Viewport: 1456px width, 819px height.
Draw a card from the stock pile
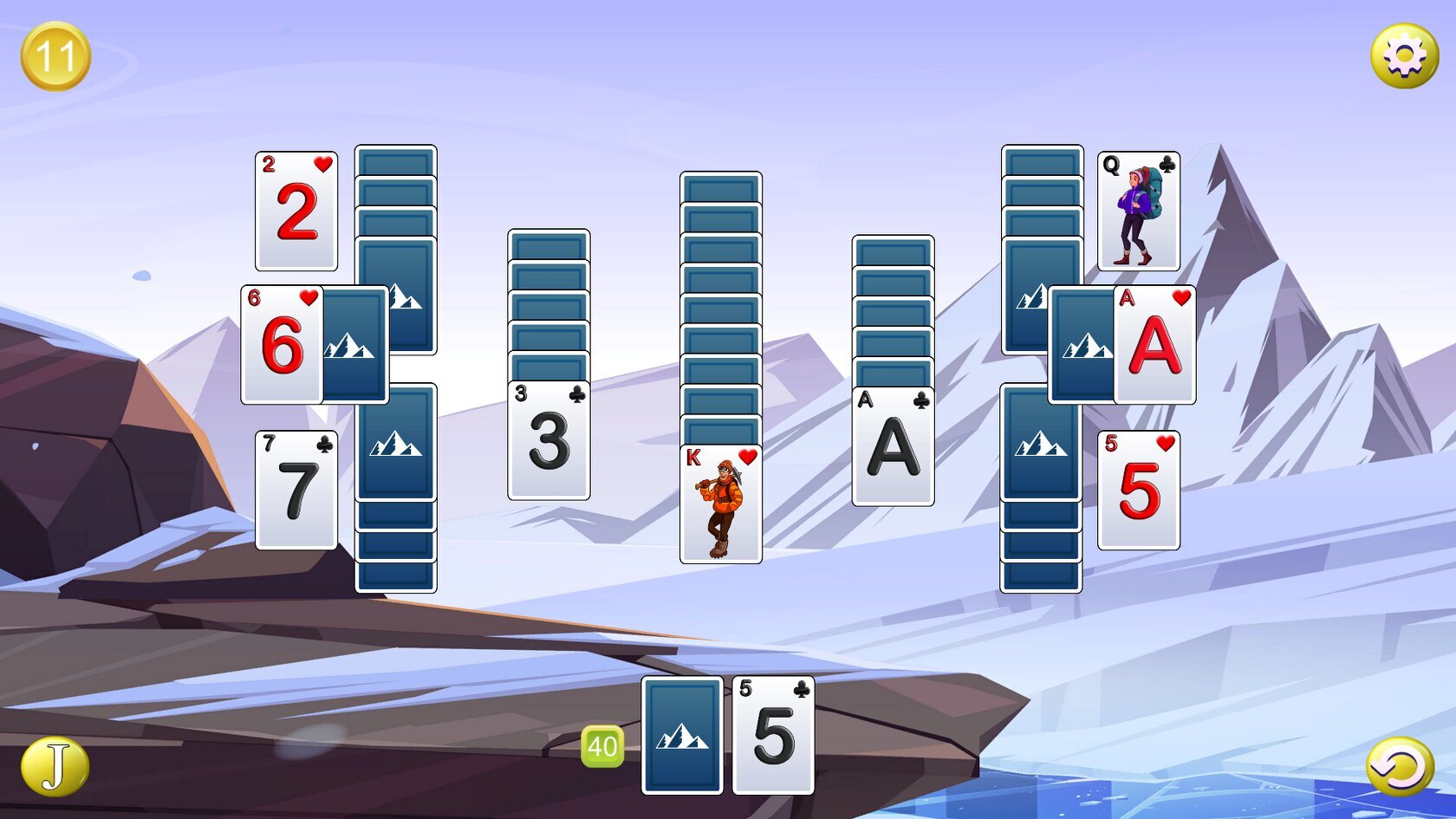click(682, 736)
